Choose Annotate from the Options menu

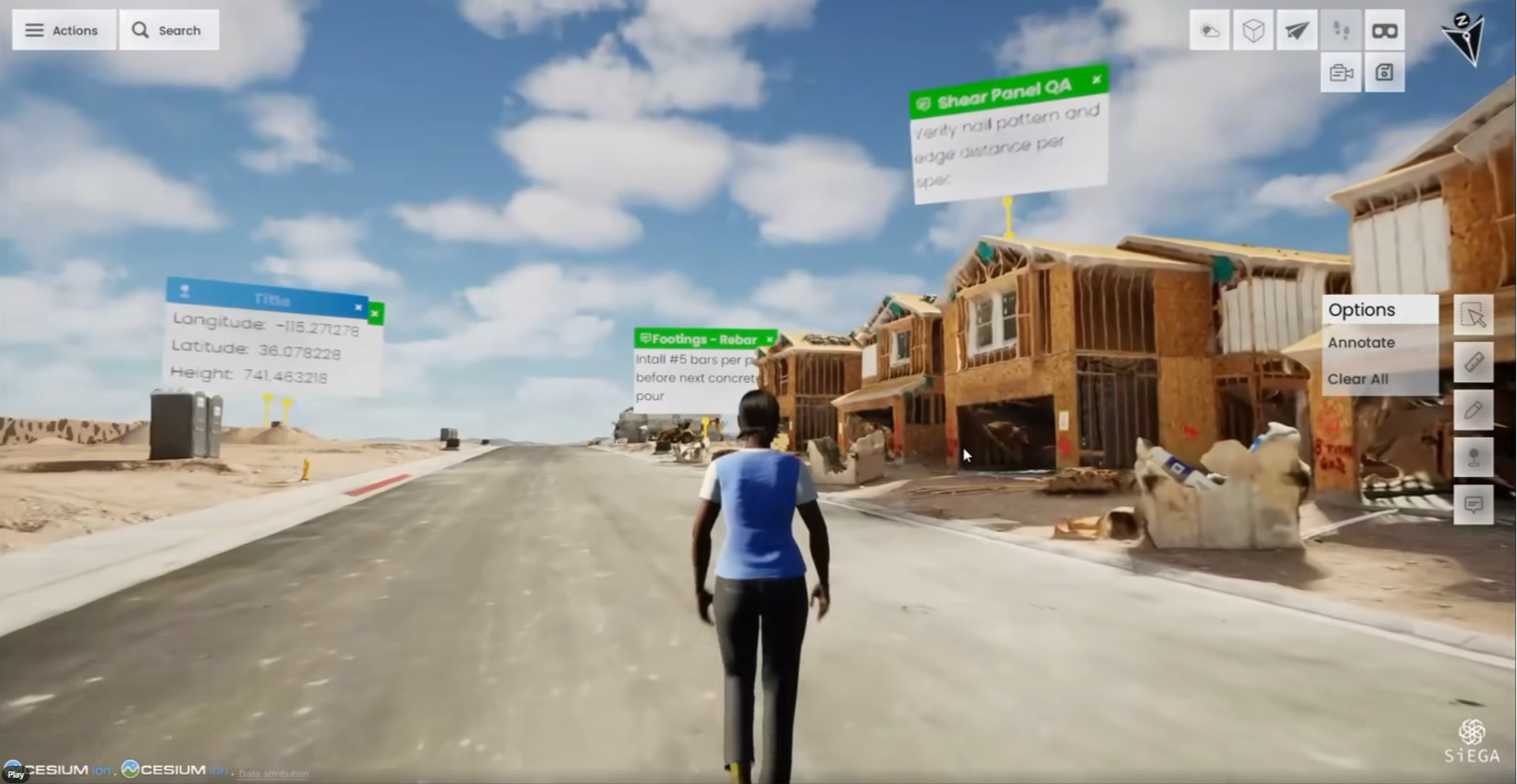[1362, 342]
